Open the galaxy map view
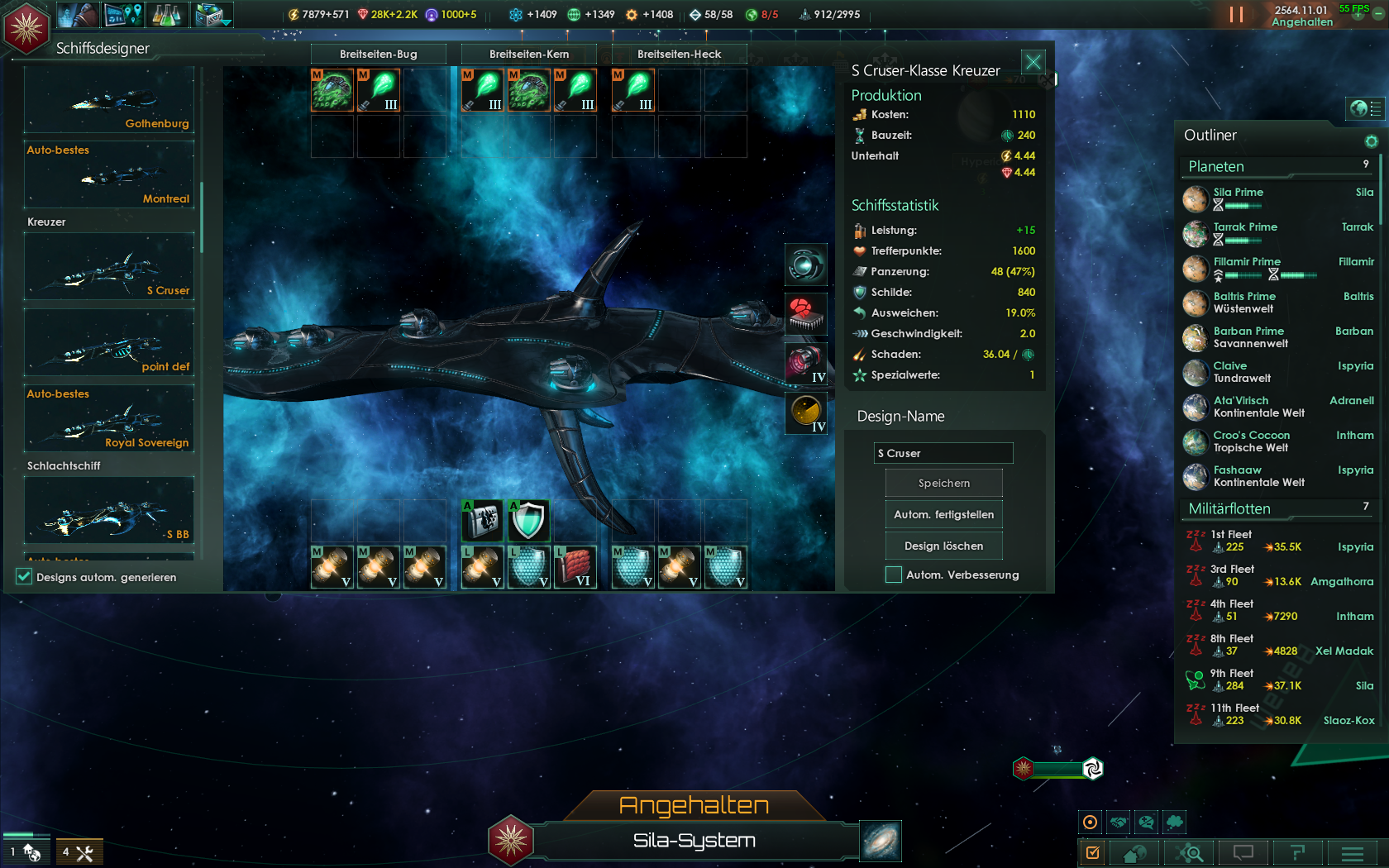This screenshot has width=1389, height=868. coord(880,842)
